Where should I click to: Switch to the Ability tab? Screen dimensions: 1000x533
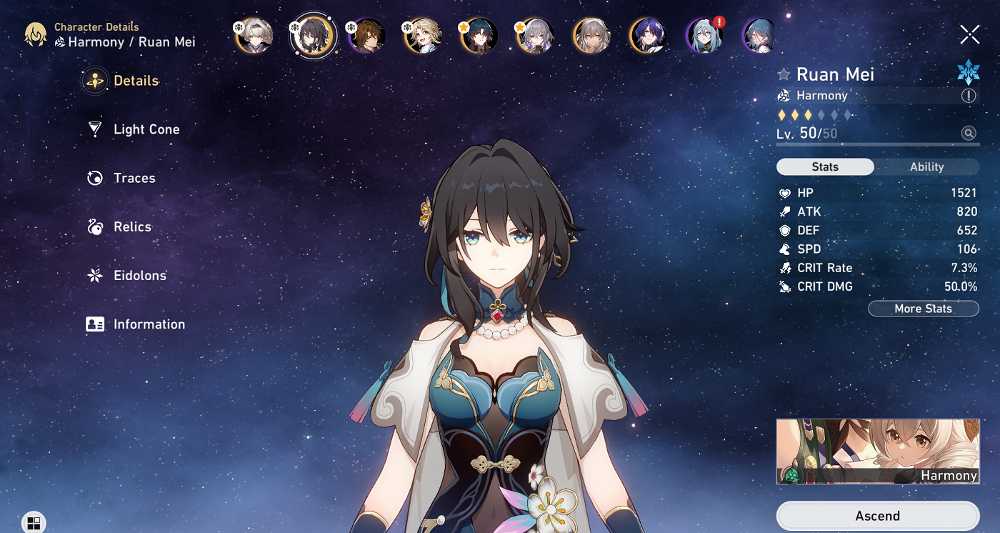[x=926, y=167]
